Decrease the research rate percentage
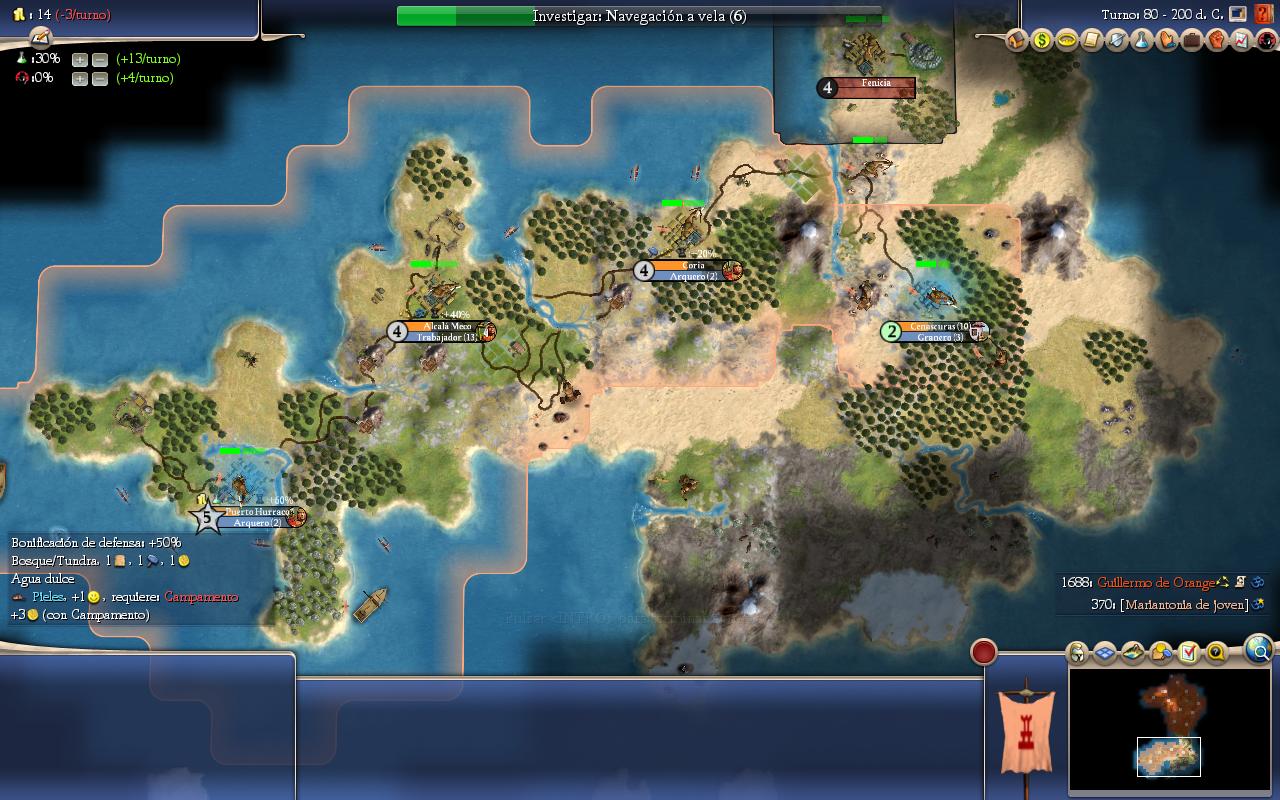1280x800 pixels. coord(100,59)
